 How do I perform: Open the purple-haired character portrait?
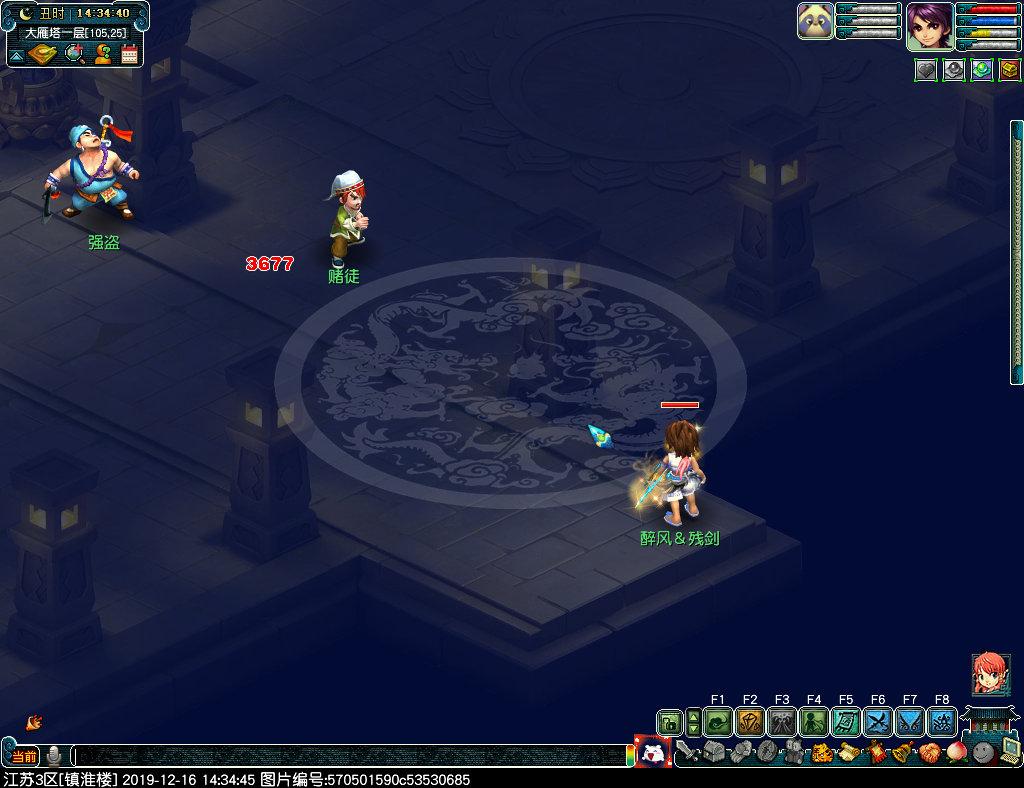point(929,25)
